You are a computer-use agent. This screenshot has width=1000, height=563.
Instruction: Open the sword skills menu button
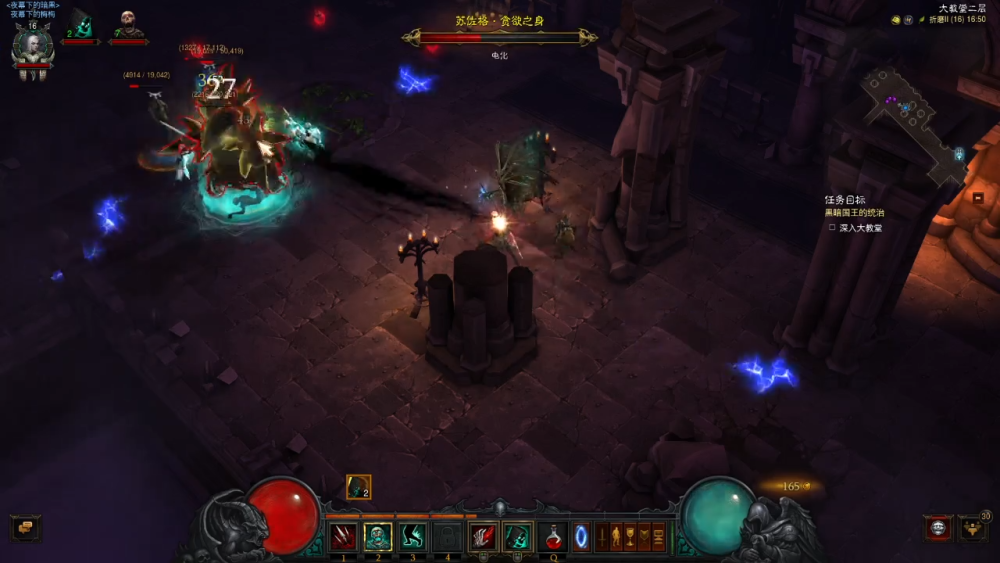[x=602, y=537]
